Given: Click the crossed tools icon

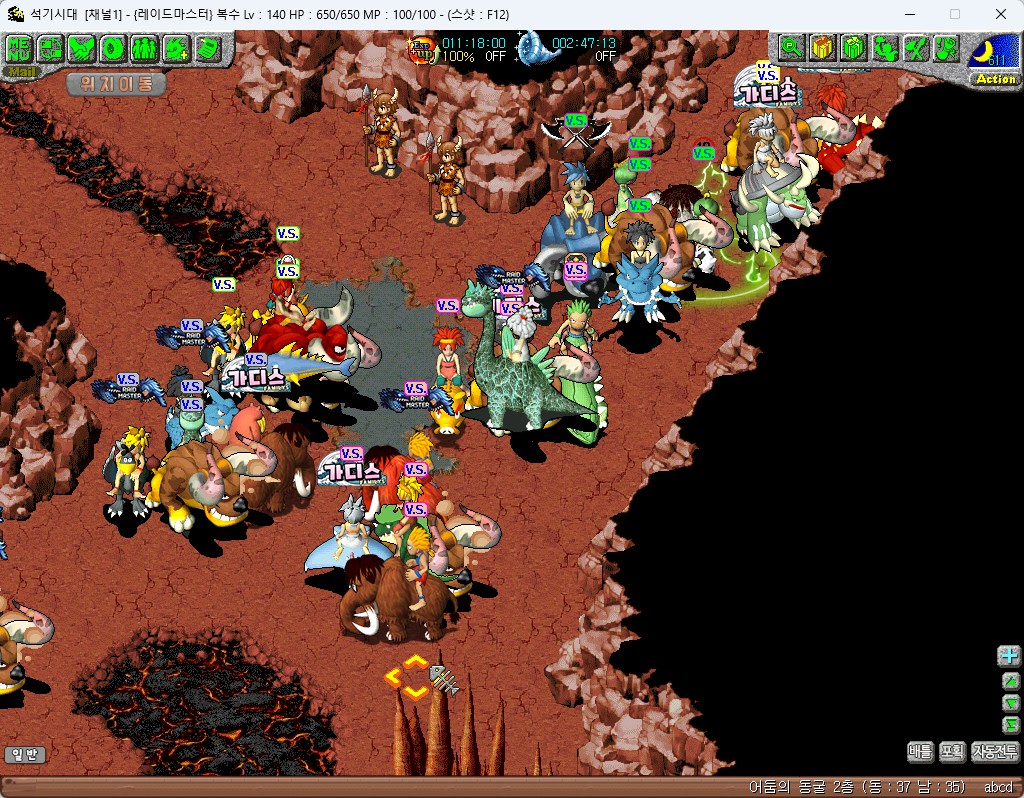Looking at the screenshot, I should (916, 47).
